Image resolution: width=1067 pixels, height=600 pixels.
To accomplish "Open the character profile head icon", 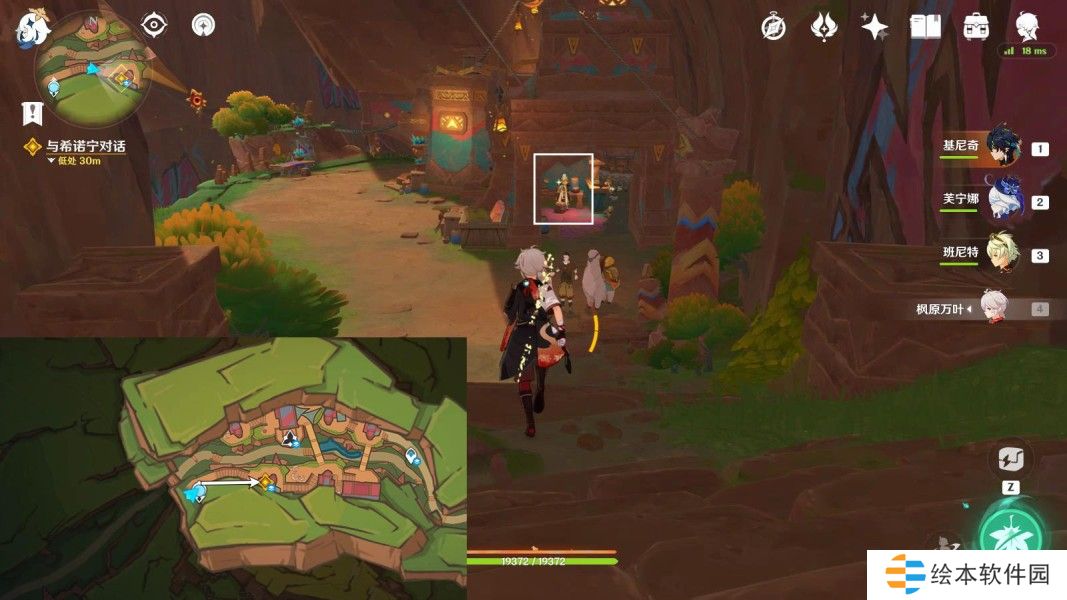I will pos(1027,27).
